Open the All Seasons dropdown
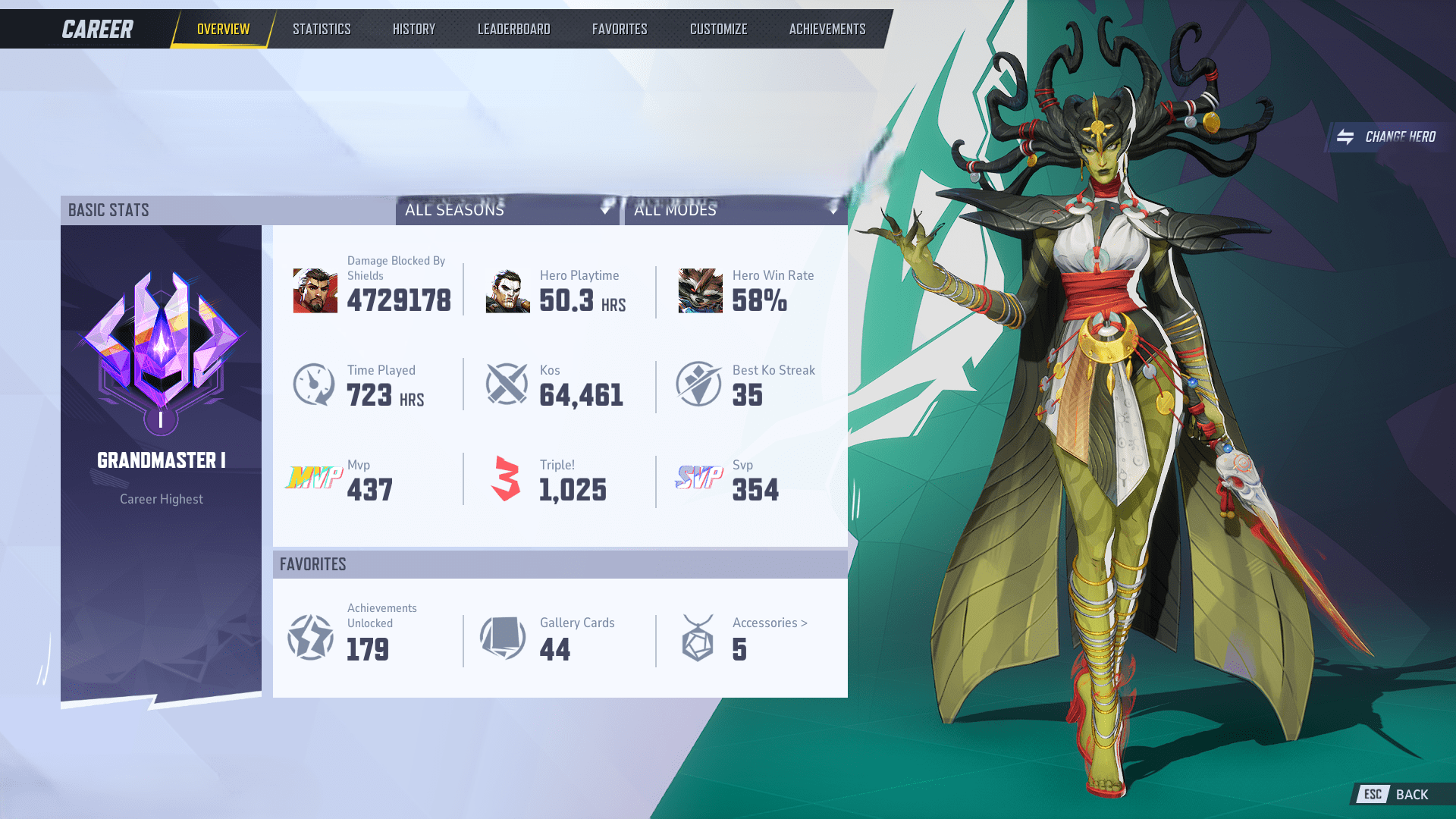 pos(507,211)
